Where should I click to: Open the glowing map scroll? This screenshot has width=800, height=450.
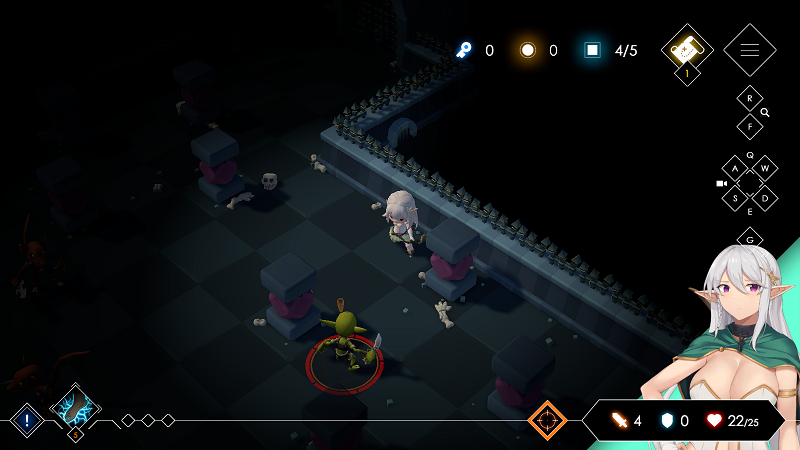[x=686, y=49]
